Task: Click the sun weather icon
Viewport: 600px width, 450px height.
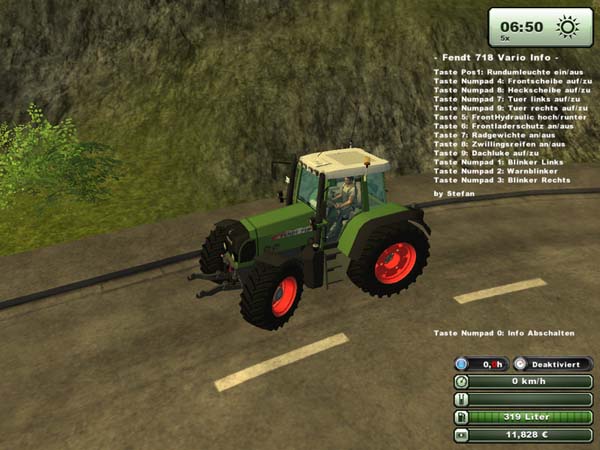Action: (x=567, y=27)
